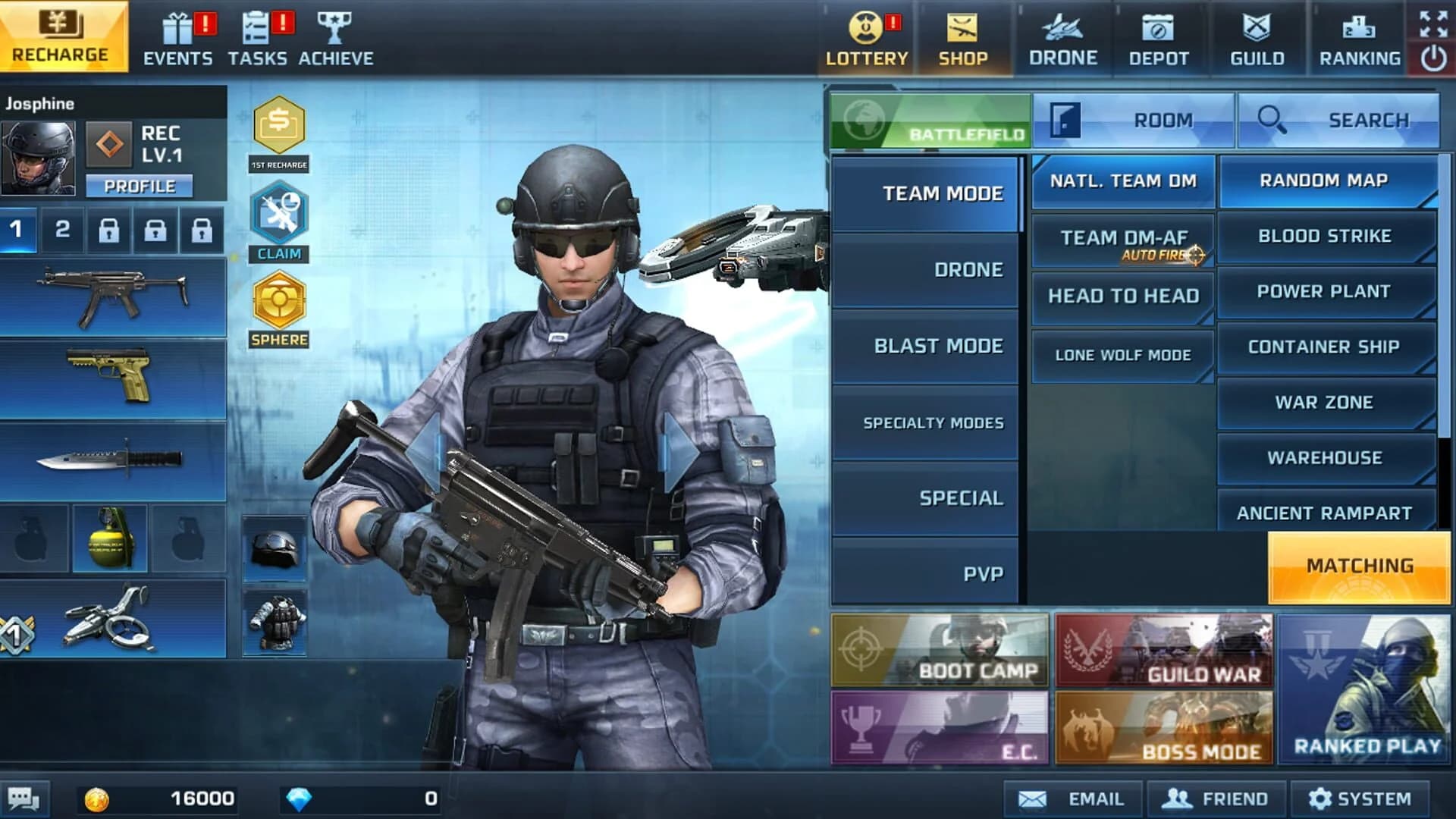Select the Blood Strike map

click(1326, 236)
